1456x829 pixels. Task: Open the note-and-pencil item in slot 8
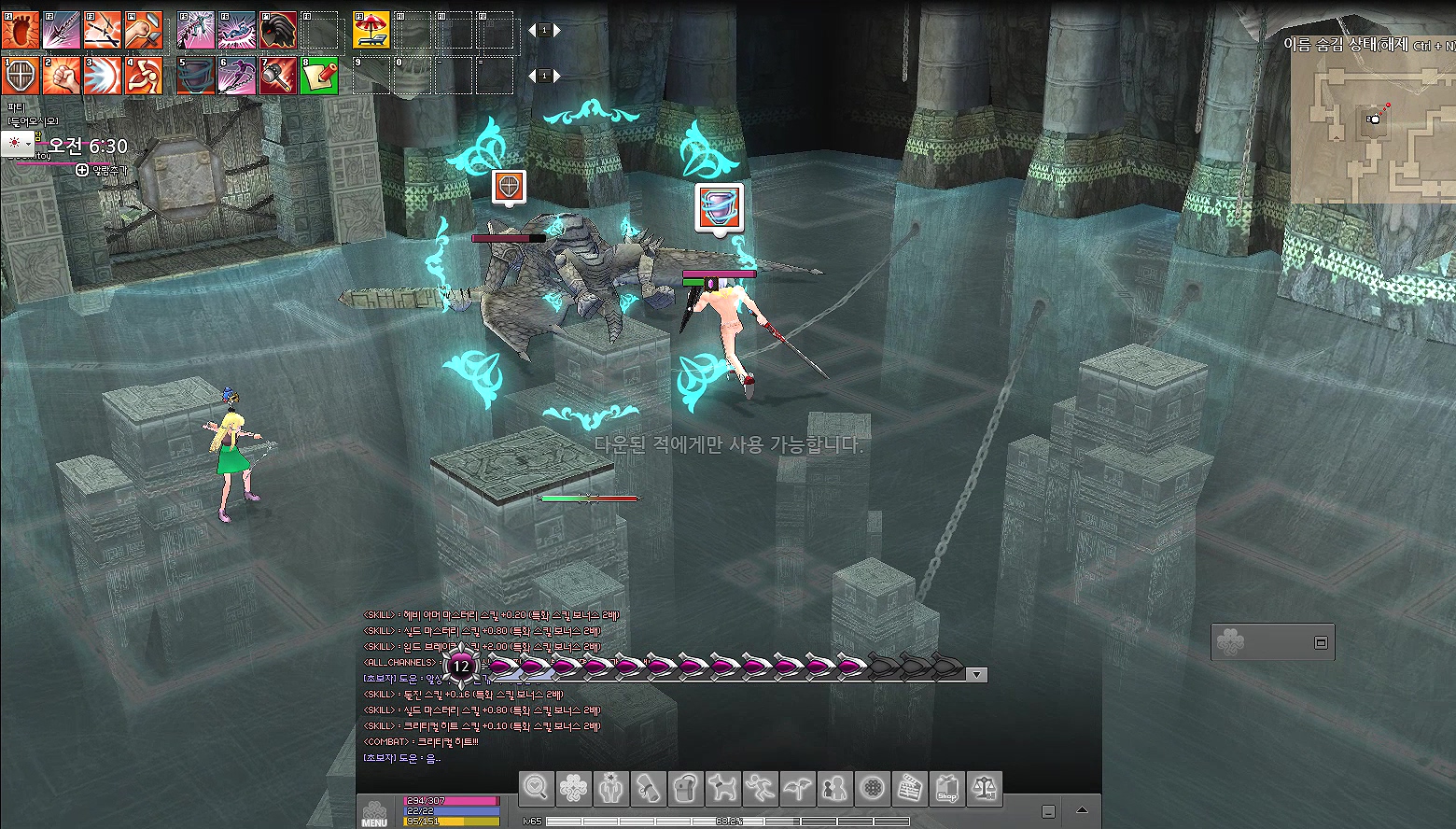[319, 76]
